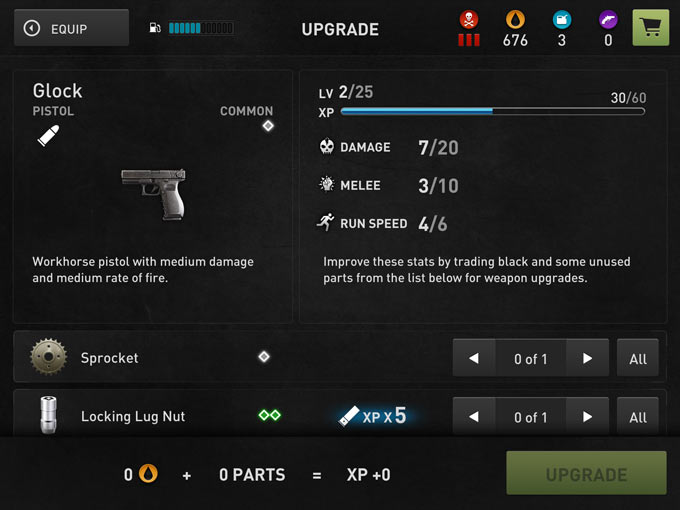The image size is (680, 510).
Task: Decrease Locking Lug Nut quantity
Action: coord(475,416)
